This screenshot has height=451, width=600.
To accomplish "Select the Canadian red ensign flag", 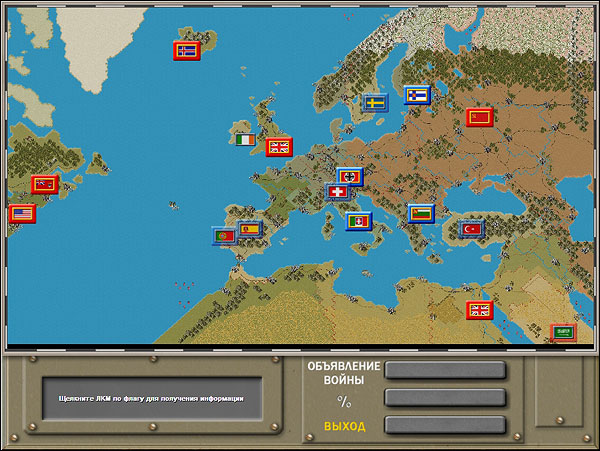I will coord(44,184).
